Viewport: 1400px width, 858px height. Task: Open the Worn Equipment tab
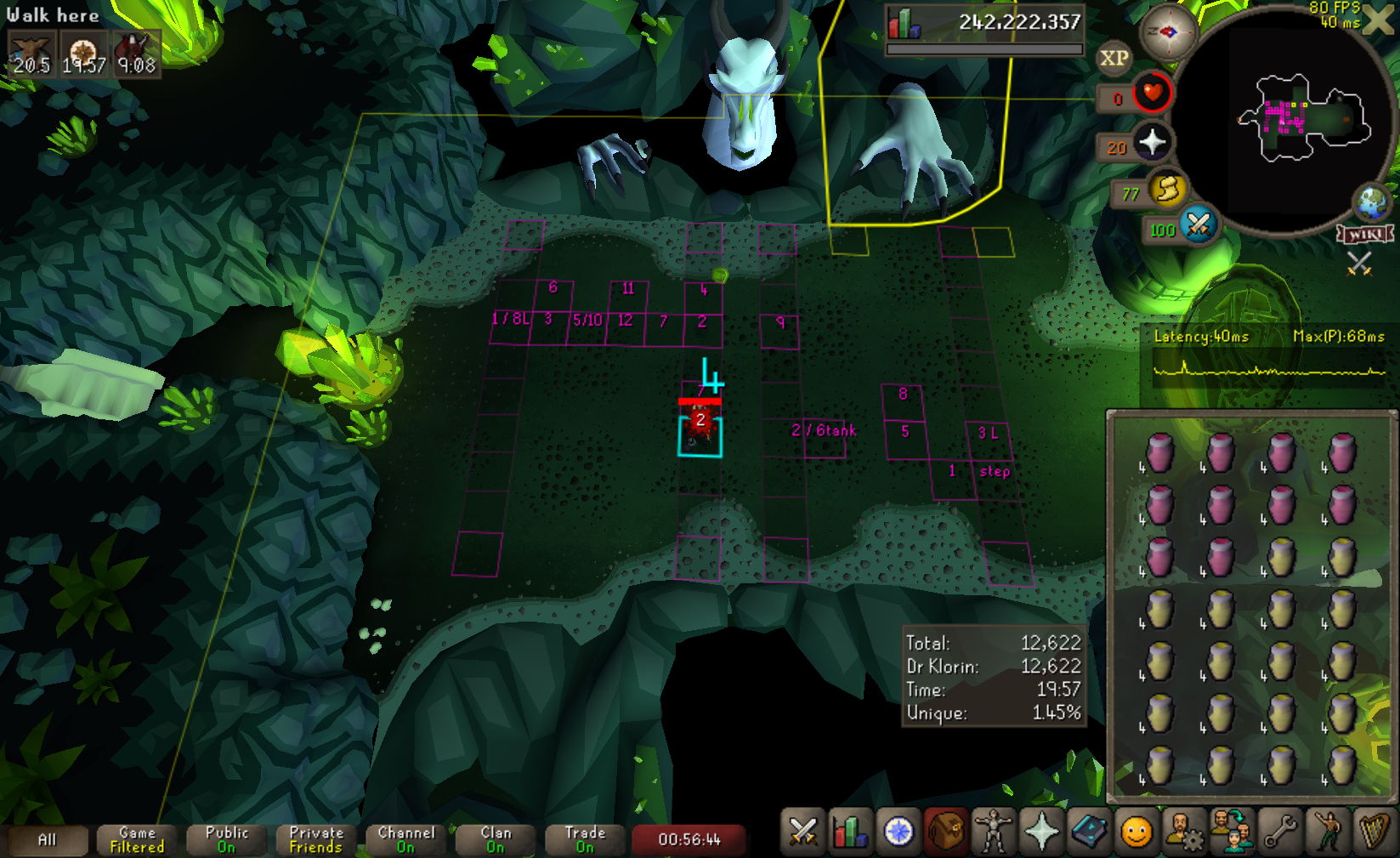(x=993, y=832)
